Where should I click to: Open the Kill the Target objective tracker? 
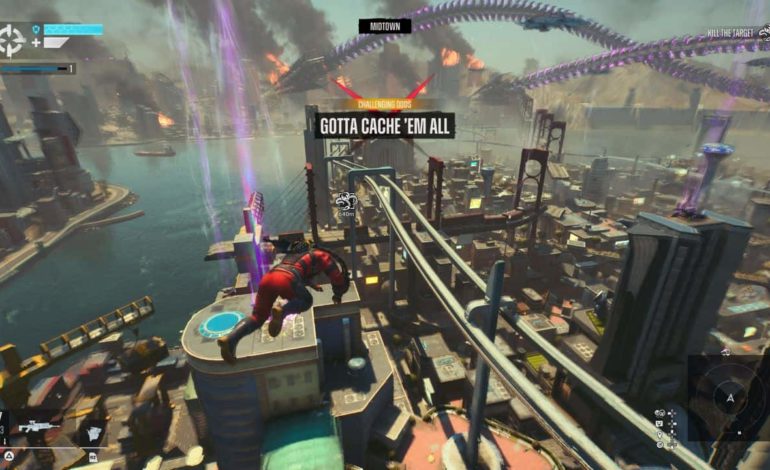[x=736, y=34]
